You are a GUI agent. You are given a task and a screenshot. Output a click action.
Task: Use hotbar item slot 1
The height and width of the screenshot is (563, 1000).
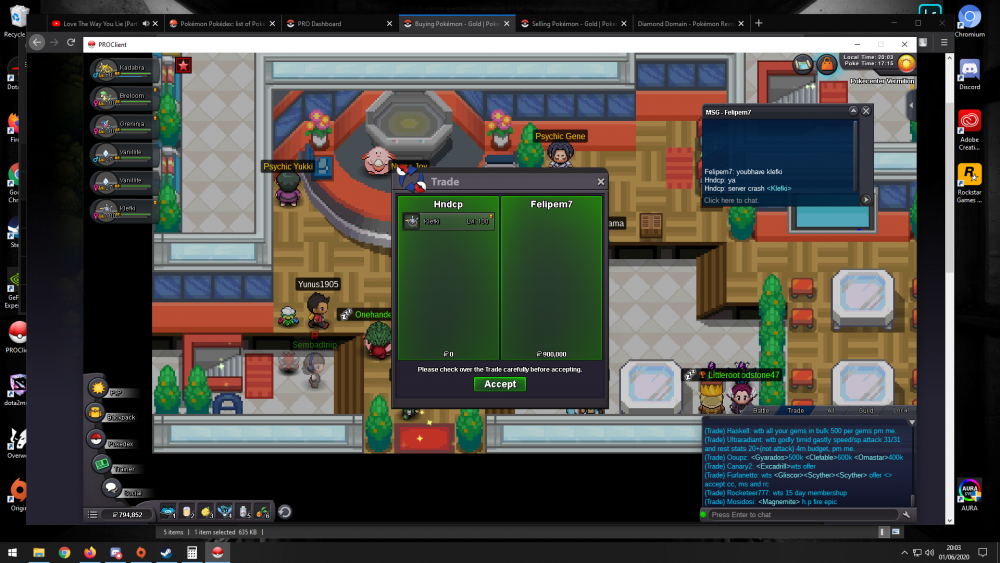coord(168,512)
